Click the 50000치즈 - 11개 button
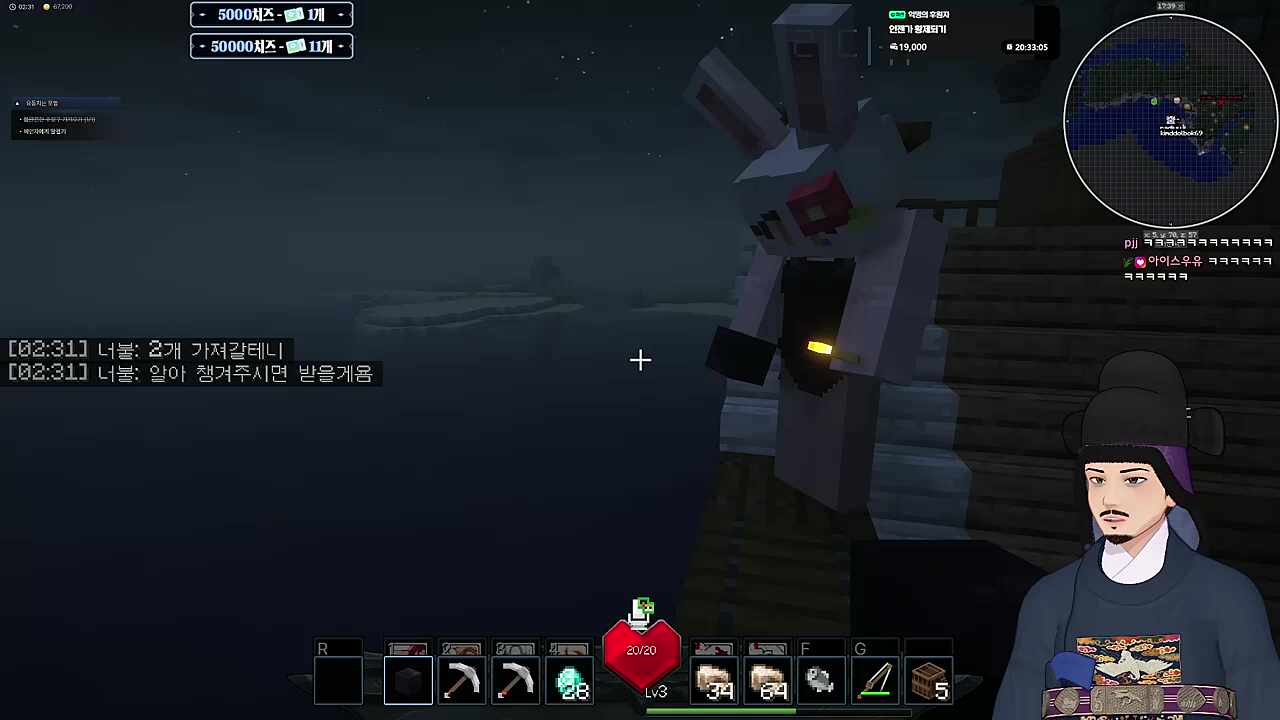 pos(271,46)
